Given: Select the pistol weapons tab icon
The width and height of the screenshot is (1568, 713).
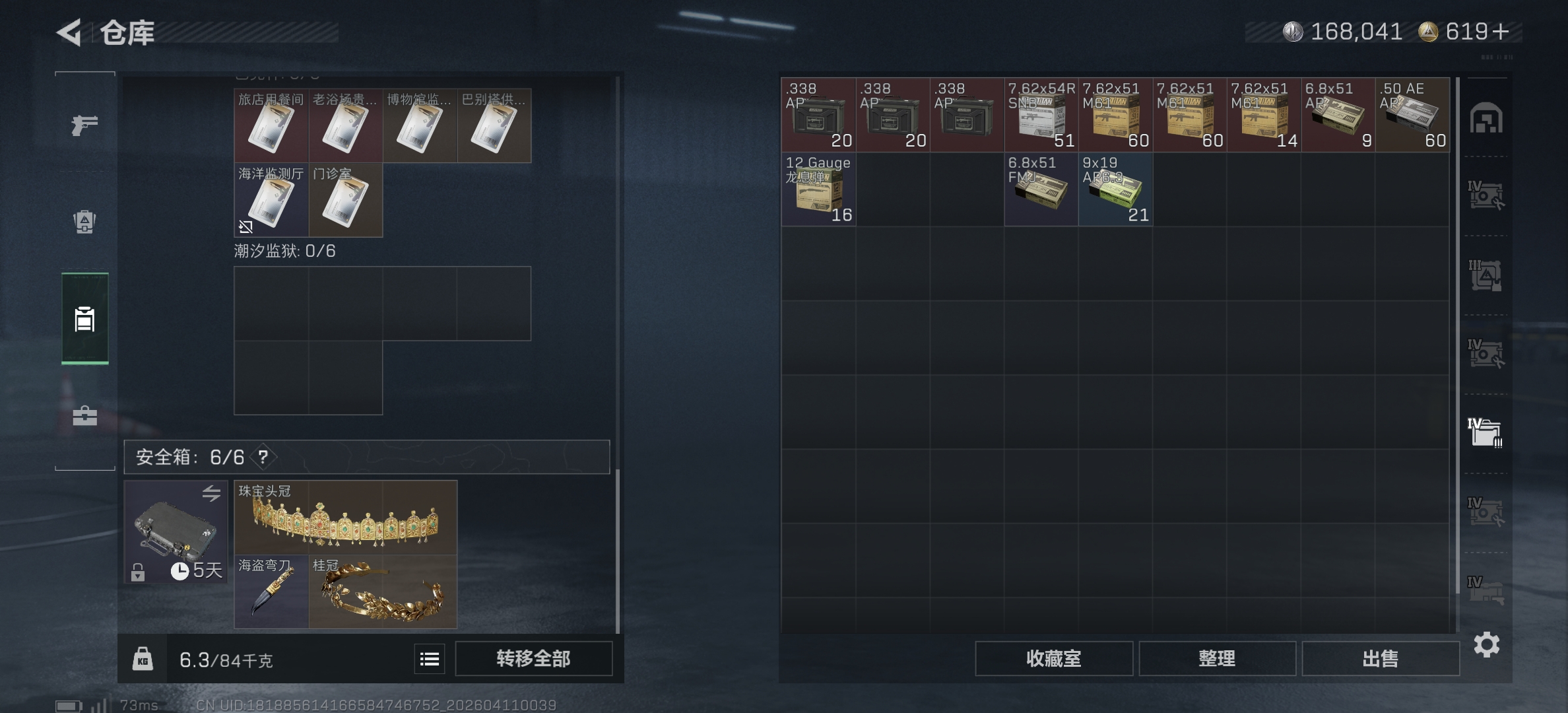Looking at the screenshot, I should (x=84, y=124).
